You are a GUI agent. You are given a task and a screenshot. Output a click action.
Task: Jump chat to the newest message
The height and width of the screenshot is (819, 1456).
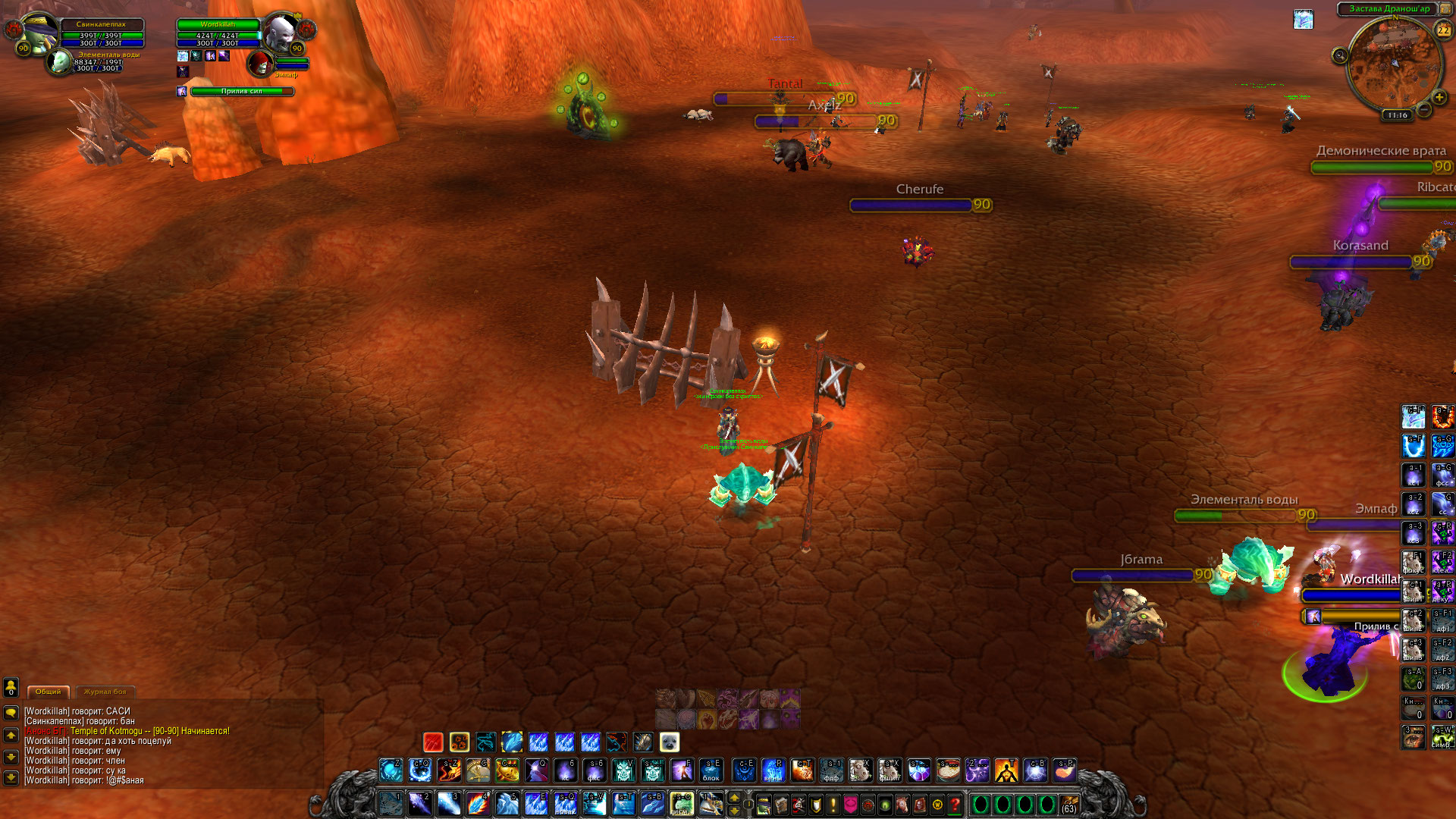[11, 777]
